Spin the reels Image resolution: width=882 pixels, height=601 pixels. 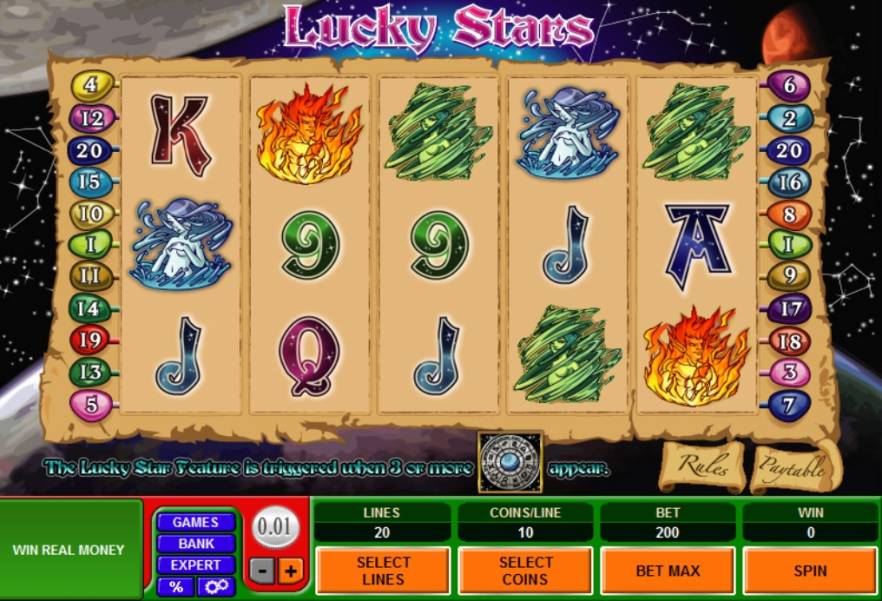pos(810,571)
